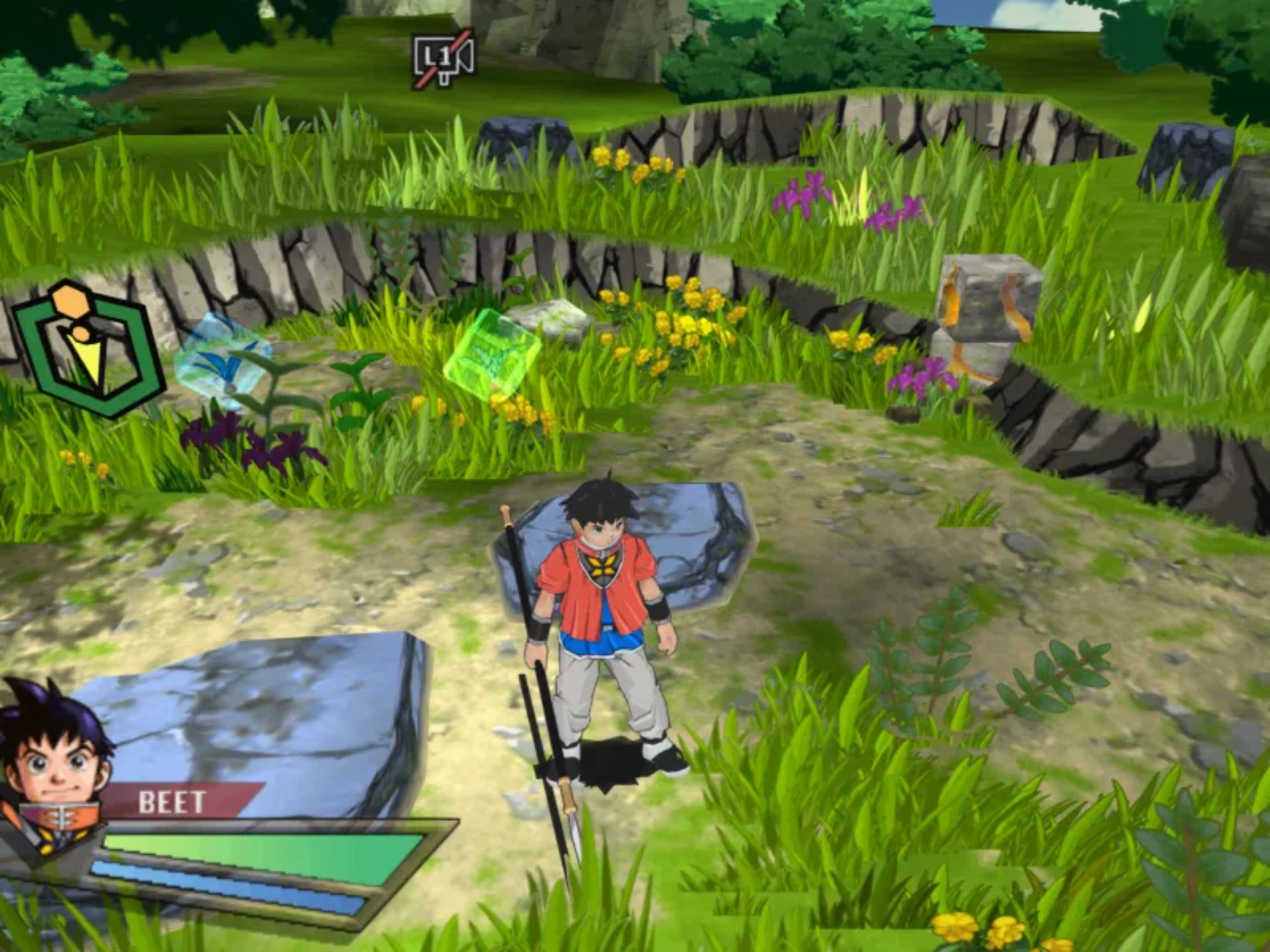This screenshot has width=1270, height=952.
Task: Click the green hexagonal compass icon
Action: (x=88, y=348)
